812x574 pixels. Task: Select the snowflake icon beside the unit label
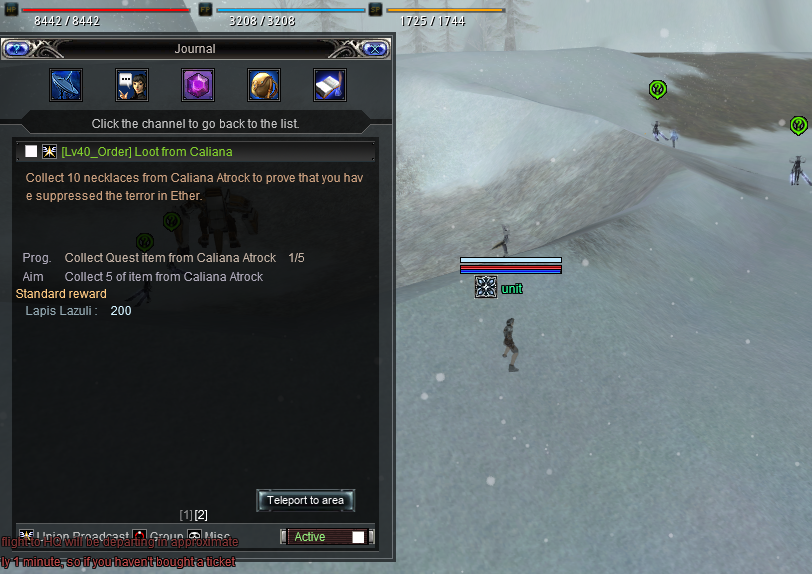click(486, 288)
